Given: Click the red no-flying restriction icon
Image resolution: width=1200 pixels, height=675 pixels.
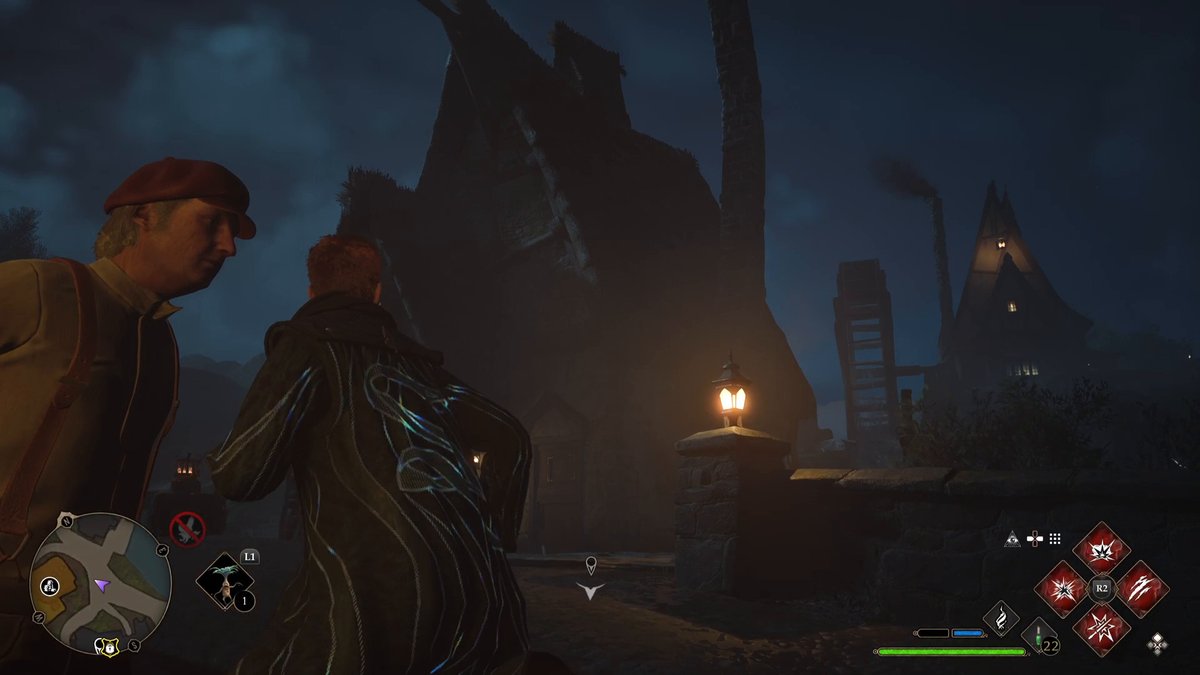Looking at the screenshot, I should pyautogui.click(x=187, y=528).
